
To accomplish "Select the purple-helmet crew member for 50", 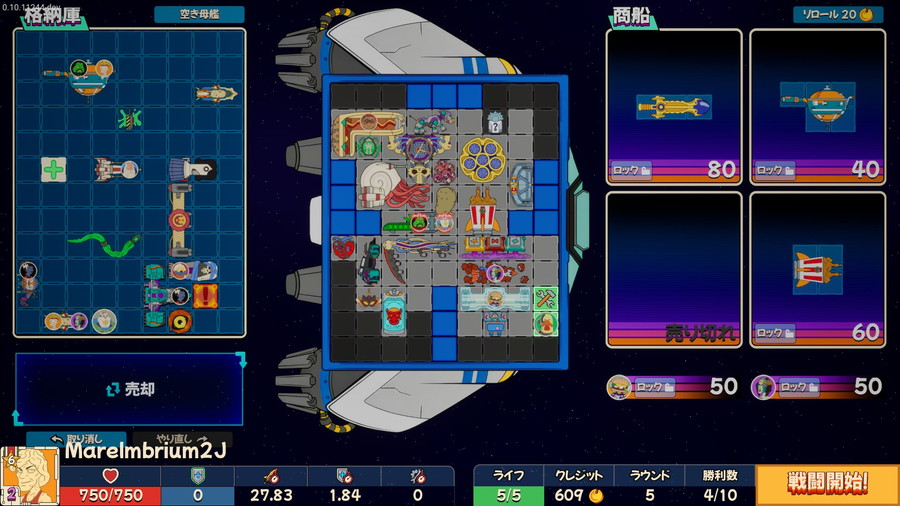I will point(765,386).
